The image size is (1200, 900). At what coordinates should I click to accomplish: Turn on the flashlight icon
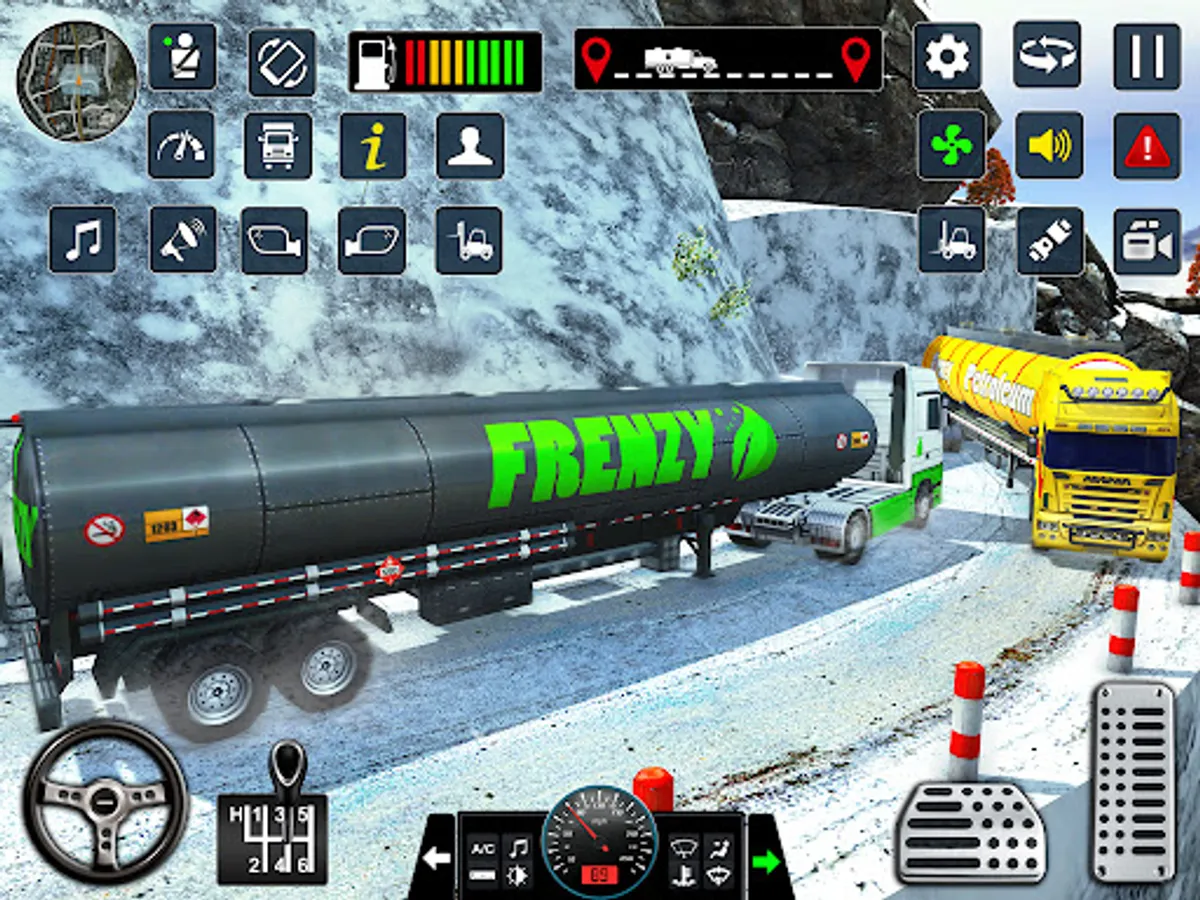(1050, 241)
